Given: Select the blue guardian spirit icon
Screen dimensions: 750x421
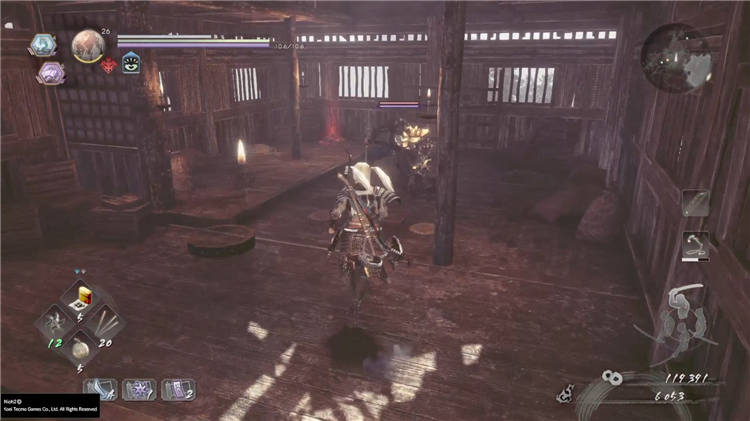Looking at the screenshot, I should click(44, 45).
